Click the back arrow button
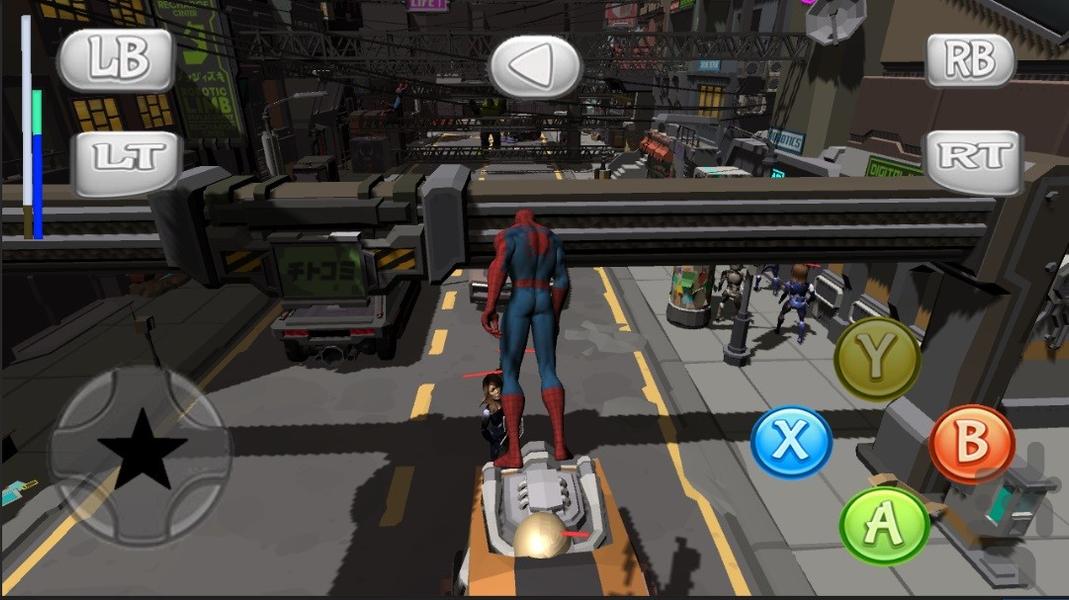The height and width of the screenshot is (600, 1069). pos(535,67)
